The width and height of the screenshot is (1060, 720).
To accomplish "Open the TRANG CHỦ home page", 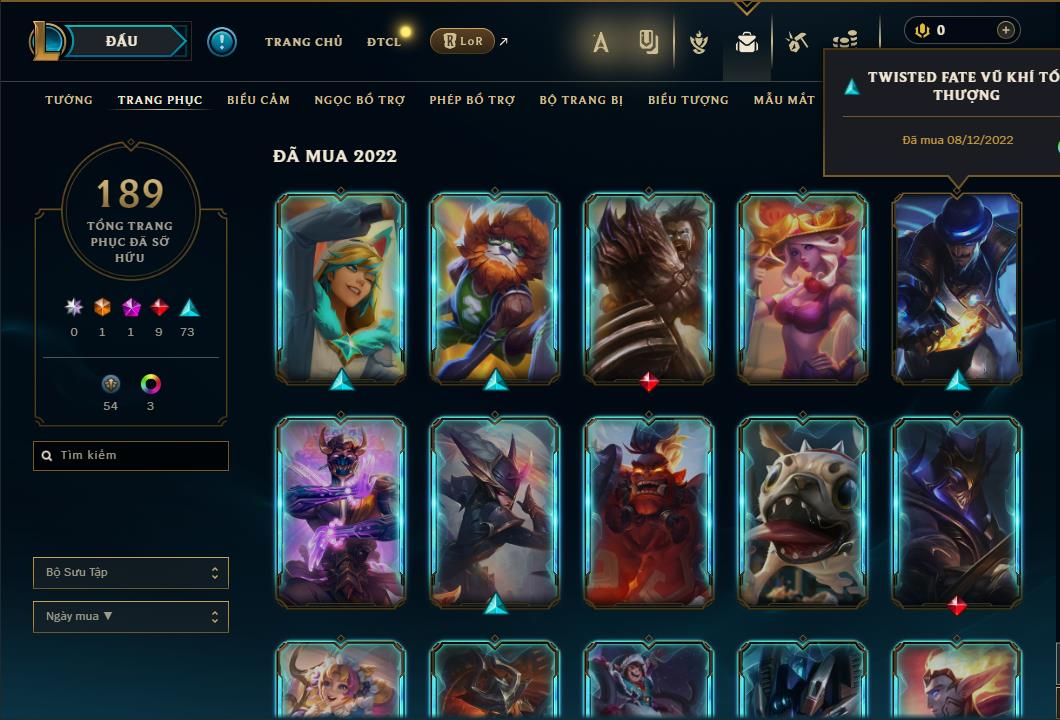I will coord(303,42).
